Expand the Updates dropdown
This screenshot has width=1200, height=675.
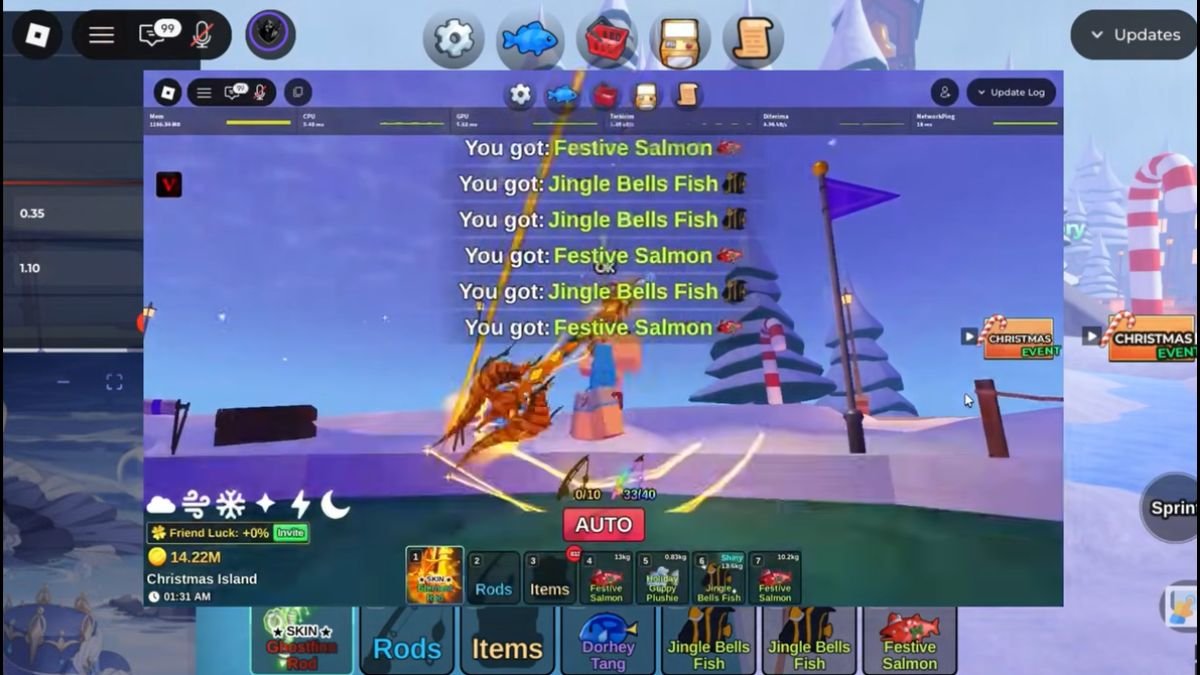[1134, 35]
